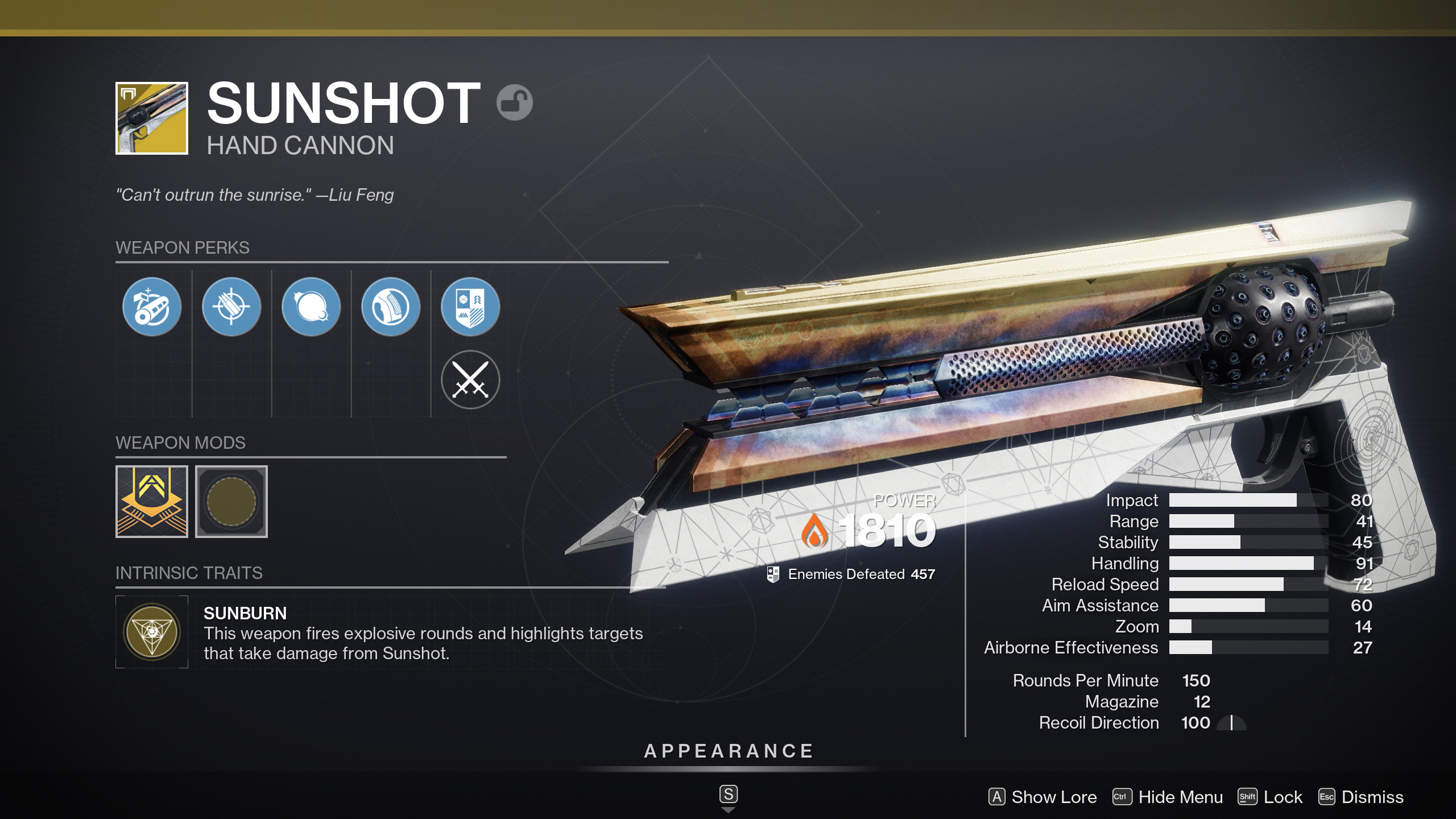Select the grip perk icon in Weapon Perks
This screenshot has height=819, width=1456.
(390, 306)
